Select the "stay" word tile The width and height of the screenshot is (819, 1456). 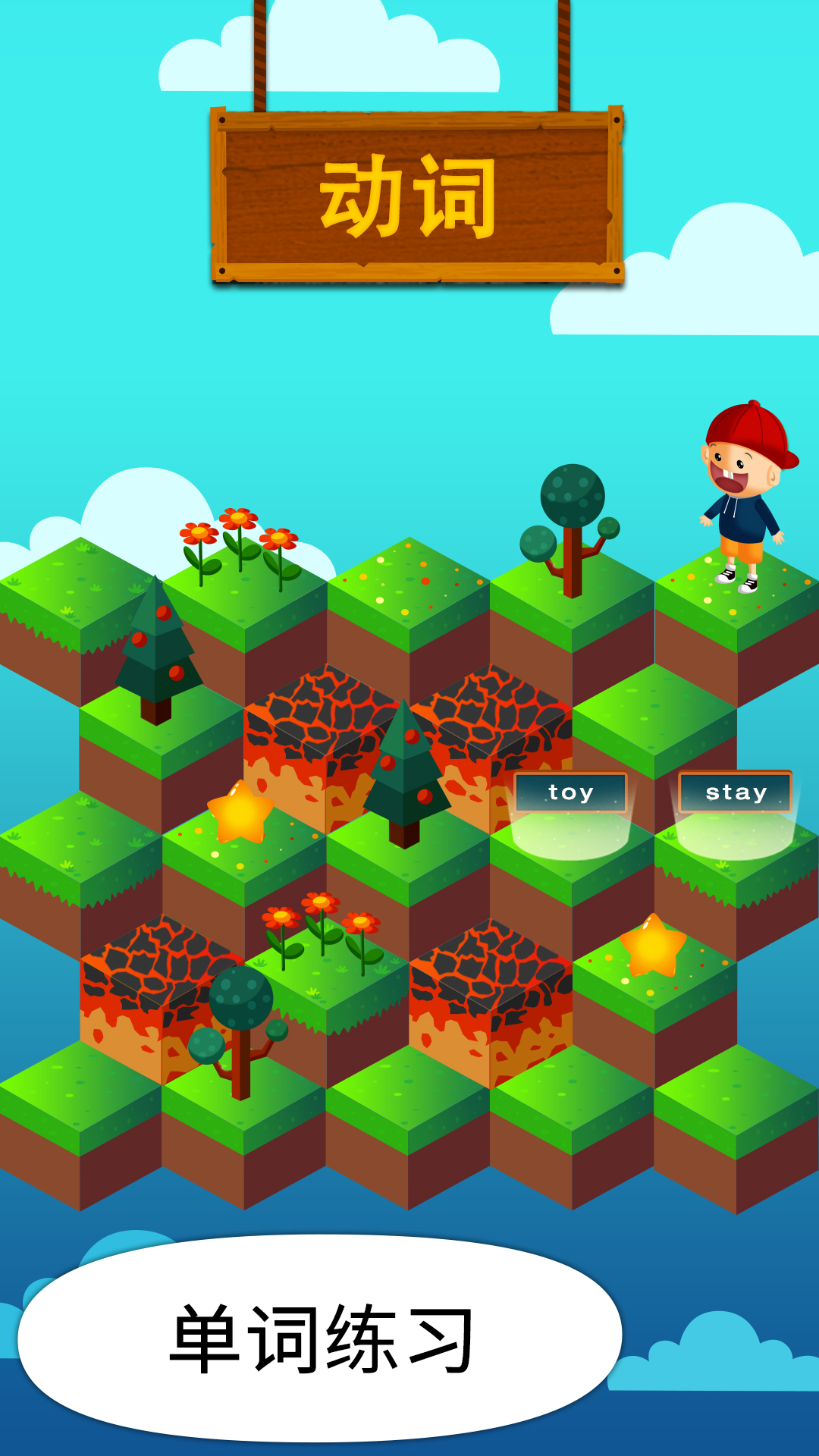(x=735, y=792)
